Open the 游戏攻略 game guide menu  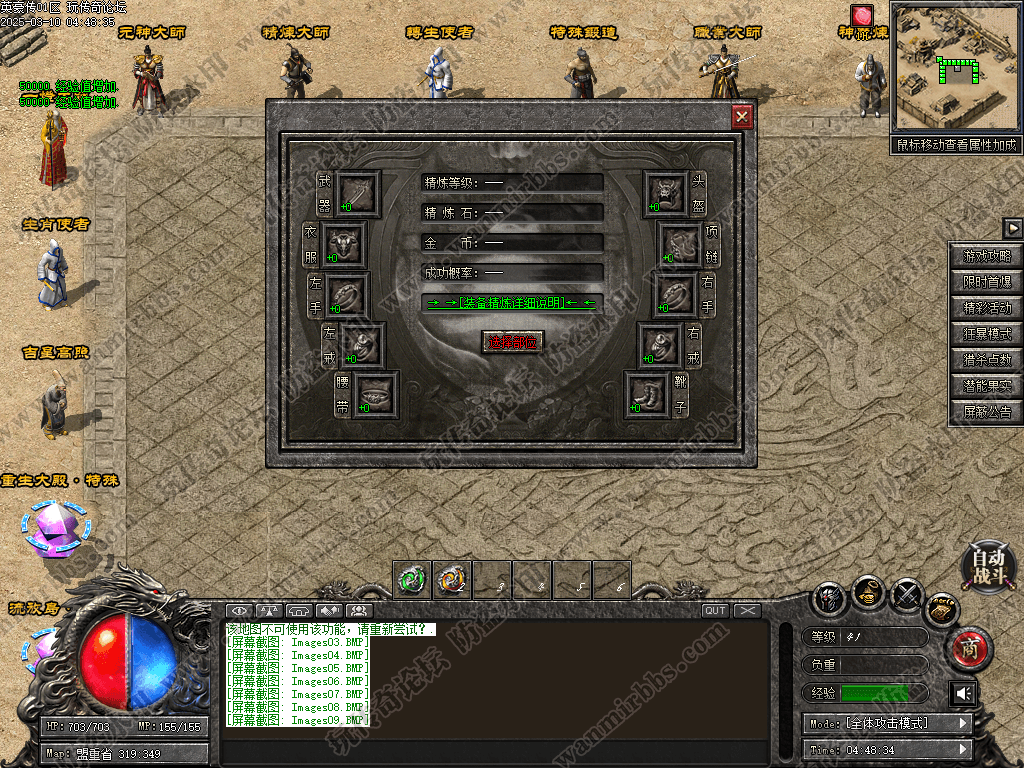click(987, 256)
